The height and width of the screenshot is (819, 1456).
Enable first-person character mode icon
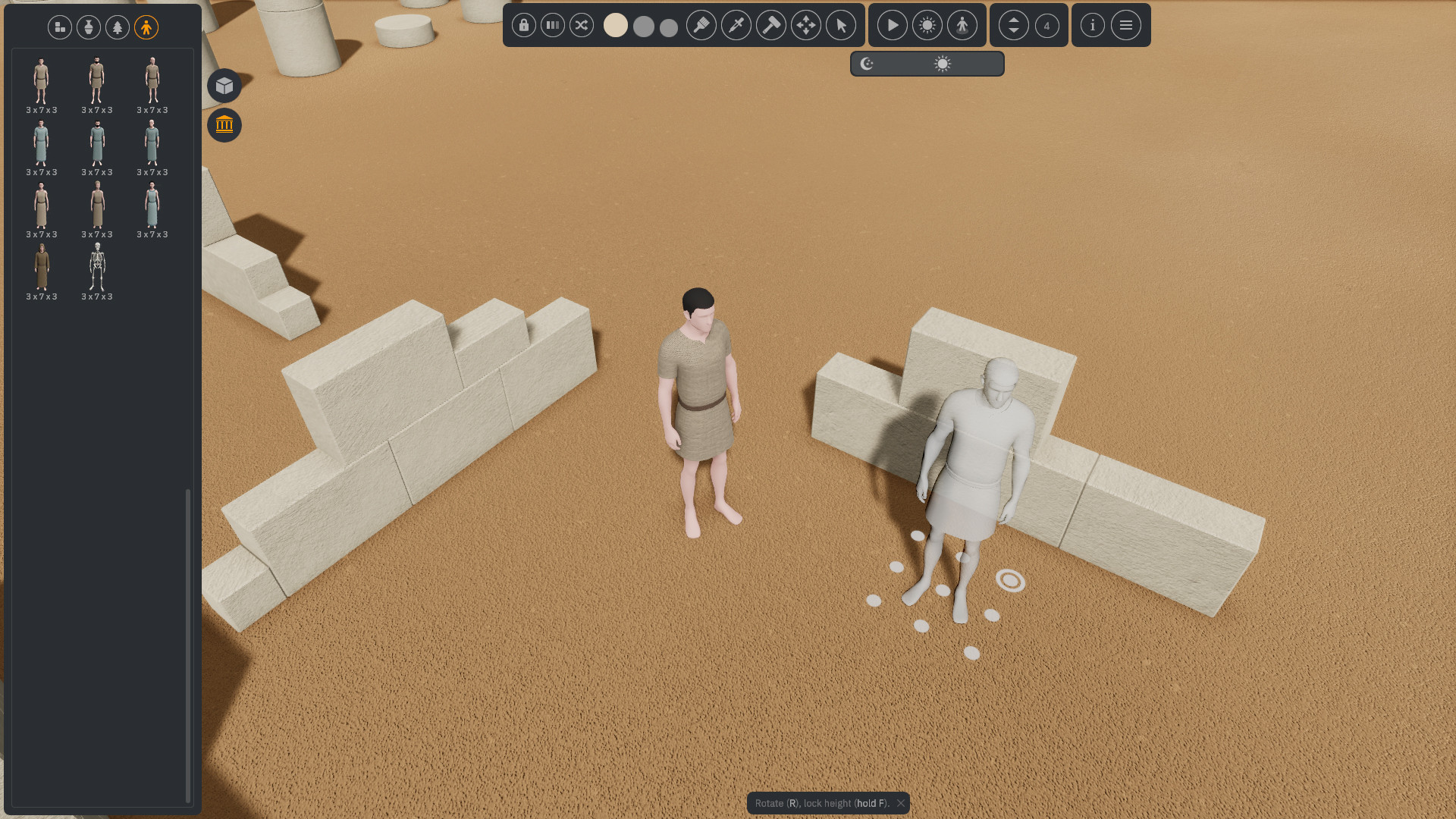962,25
